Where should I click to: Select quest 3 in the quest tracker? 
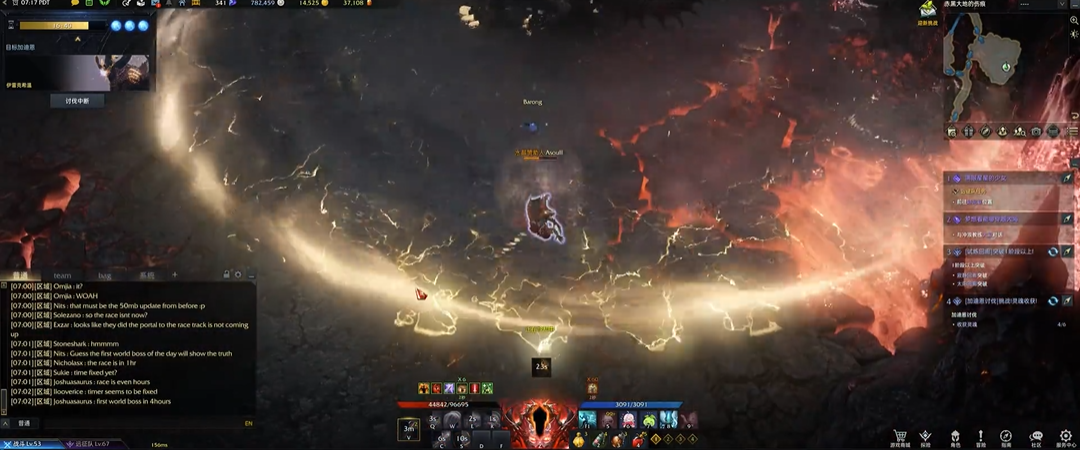pyautogui.click(x=995, y=252)
